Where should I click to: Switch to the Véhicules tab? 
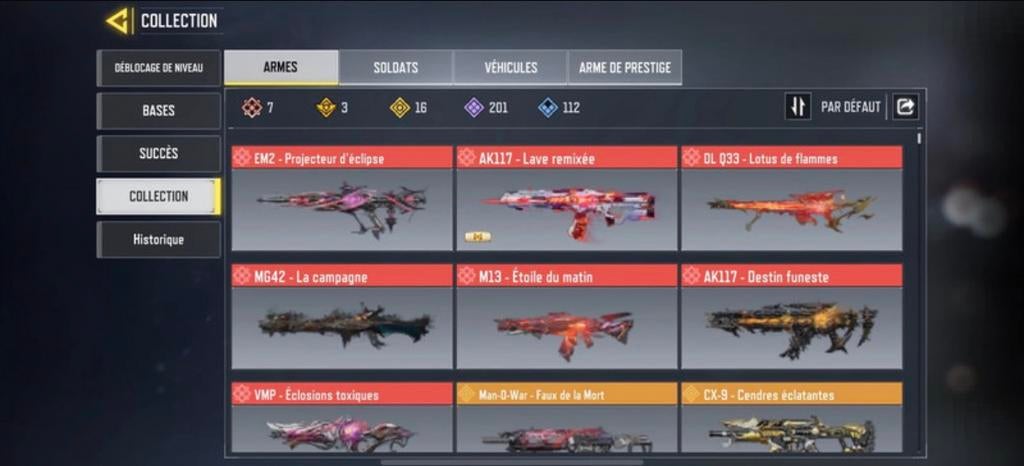[x=510, y=68]
